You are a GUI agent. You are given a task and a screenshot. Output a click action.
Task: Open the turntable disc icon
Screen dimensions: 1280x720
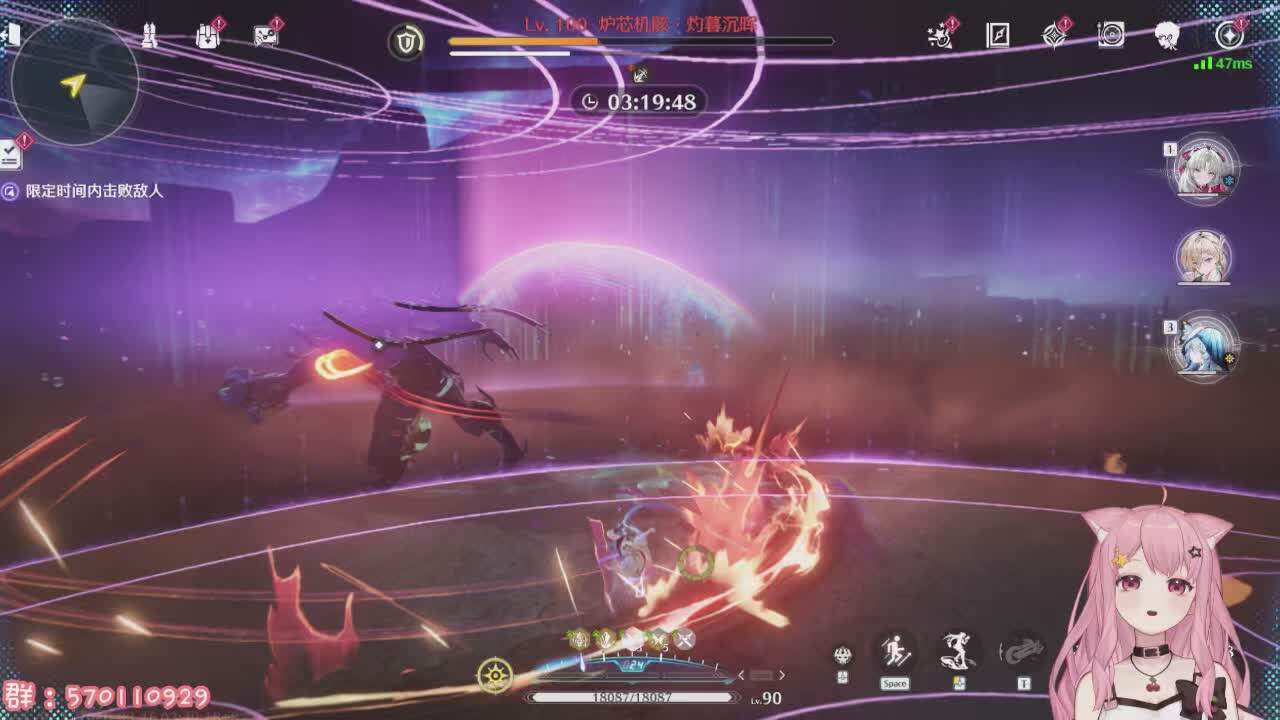1111,36
